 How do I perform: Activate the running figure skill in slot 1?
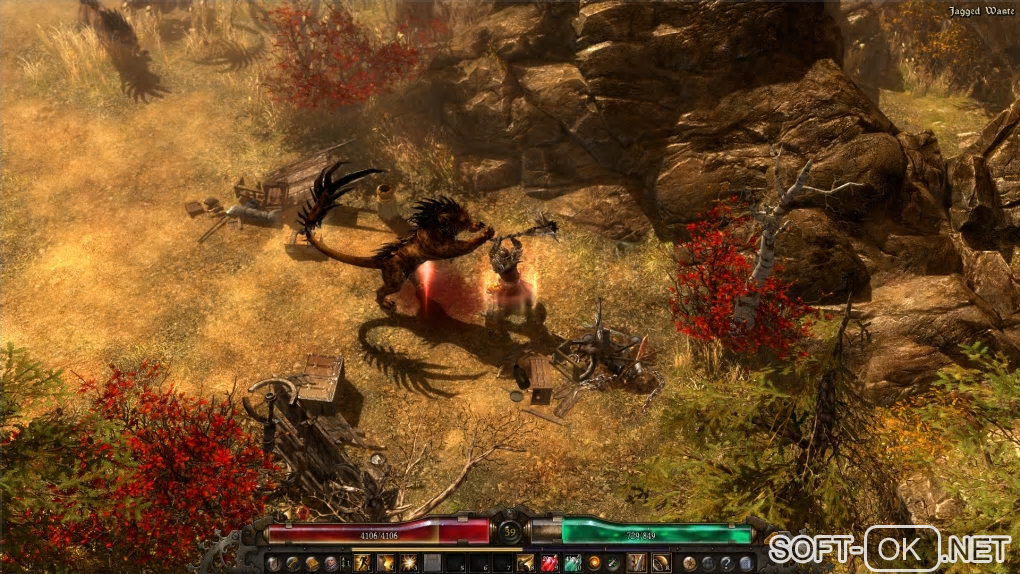click(x=362, y=563)
